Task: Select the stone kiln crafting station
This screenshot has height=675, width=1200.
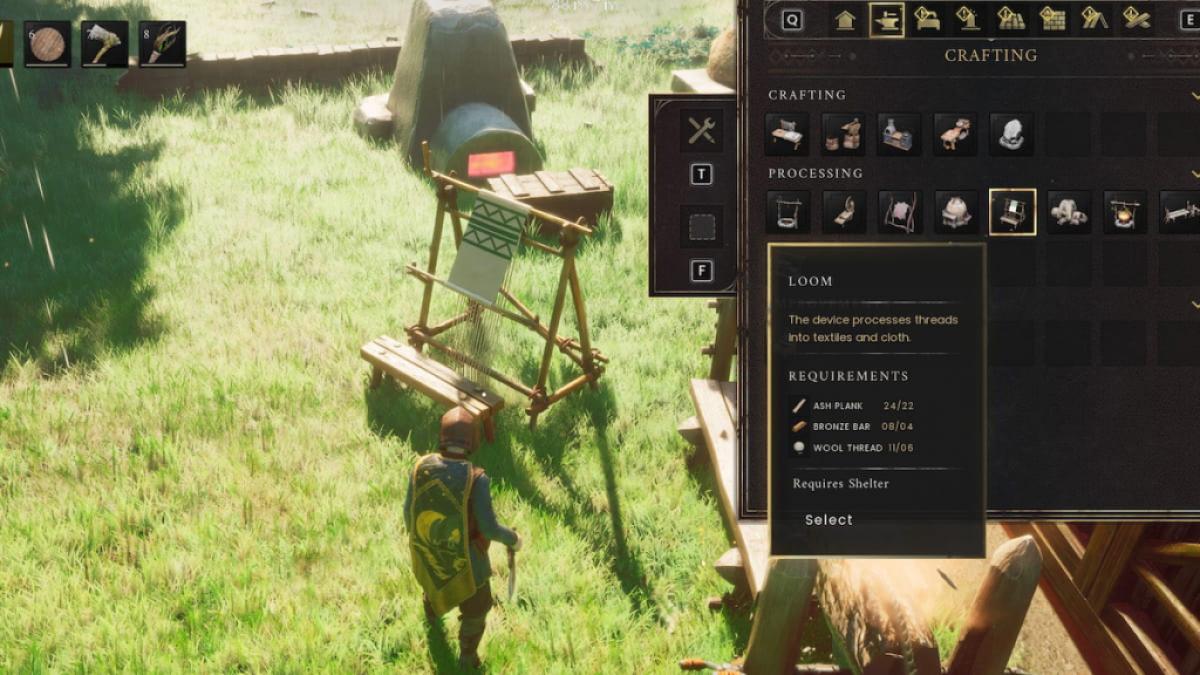Action: click(898, 134)
